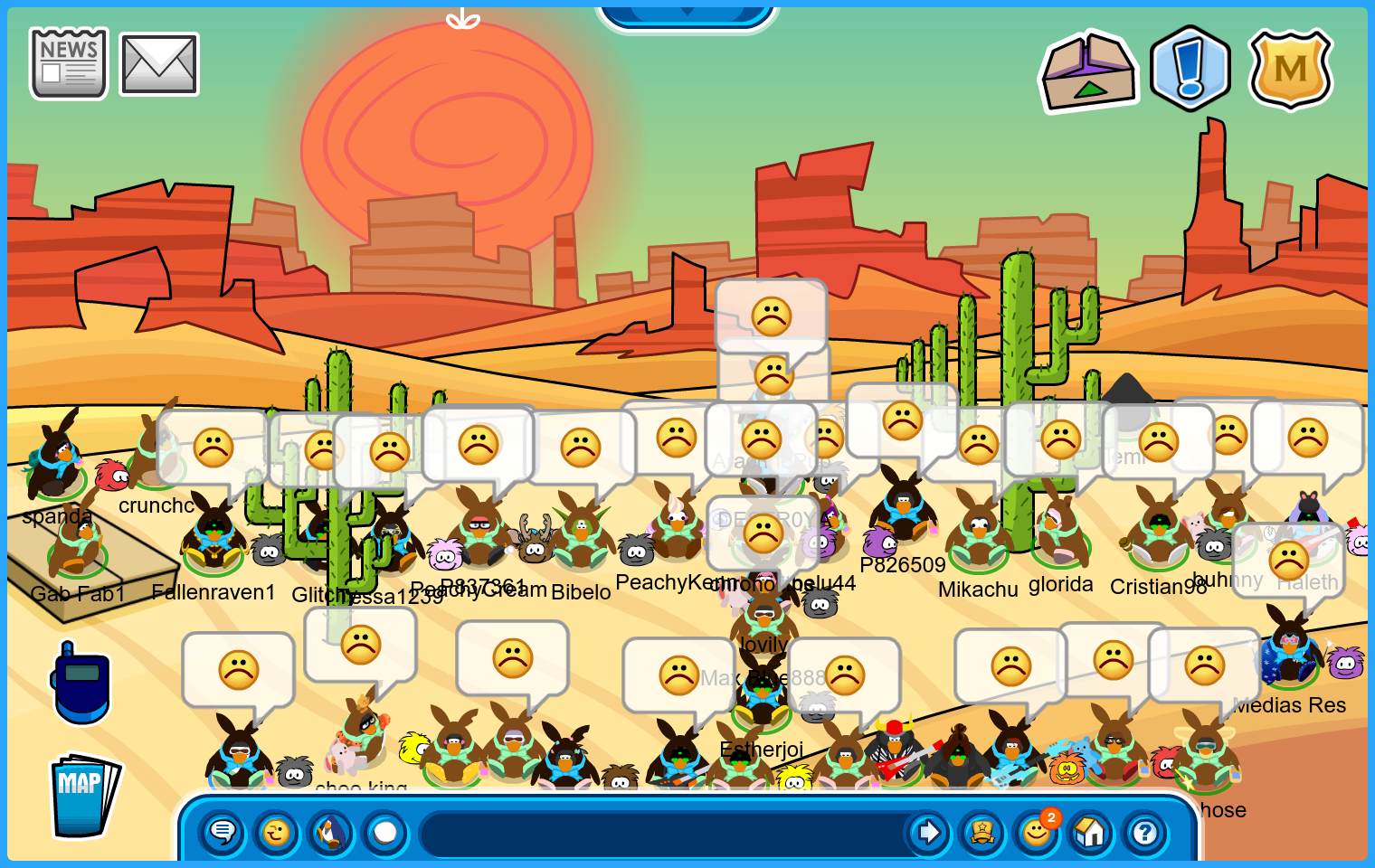Open the speech bubble chat menu

coord(223,832)
